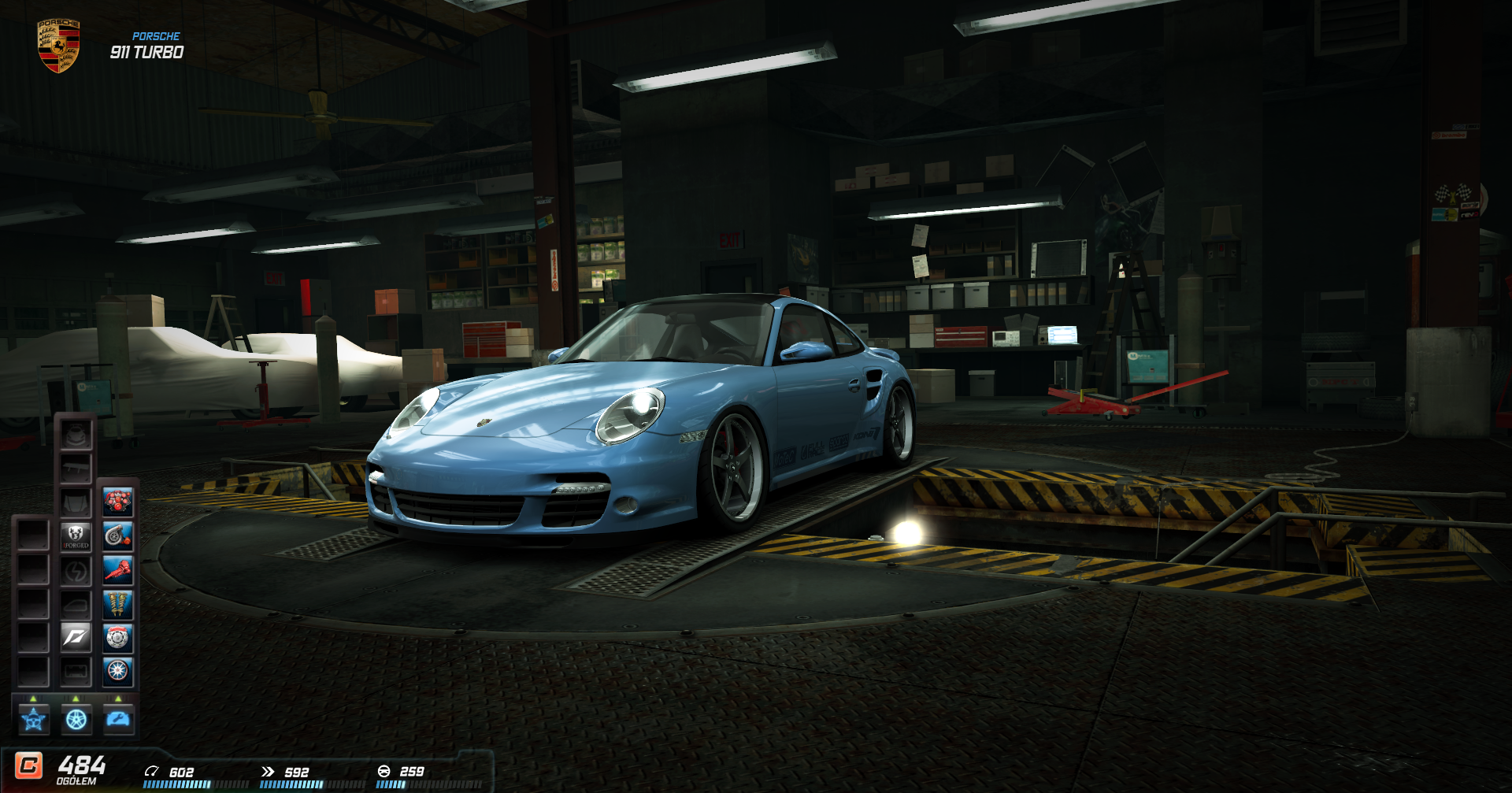Open the turbocharger part slot

click(117, 536)
